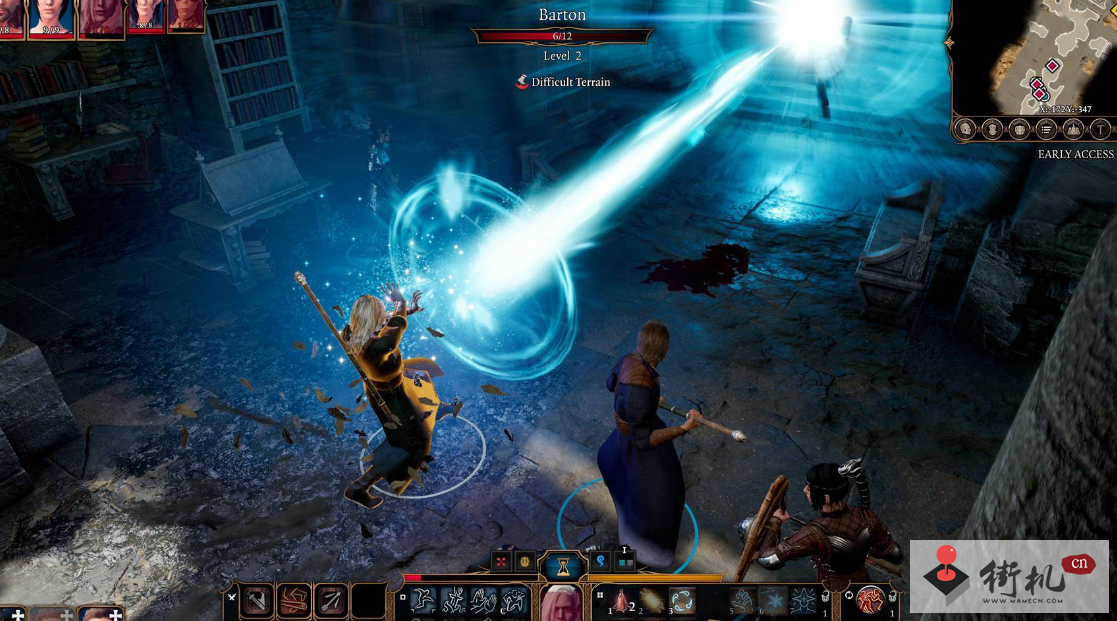The width and height of the screenshot is (1117, 621).
Task: Open the list-lines journal icon below minimap
Action: [1046, 128]
